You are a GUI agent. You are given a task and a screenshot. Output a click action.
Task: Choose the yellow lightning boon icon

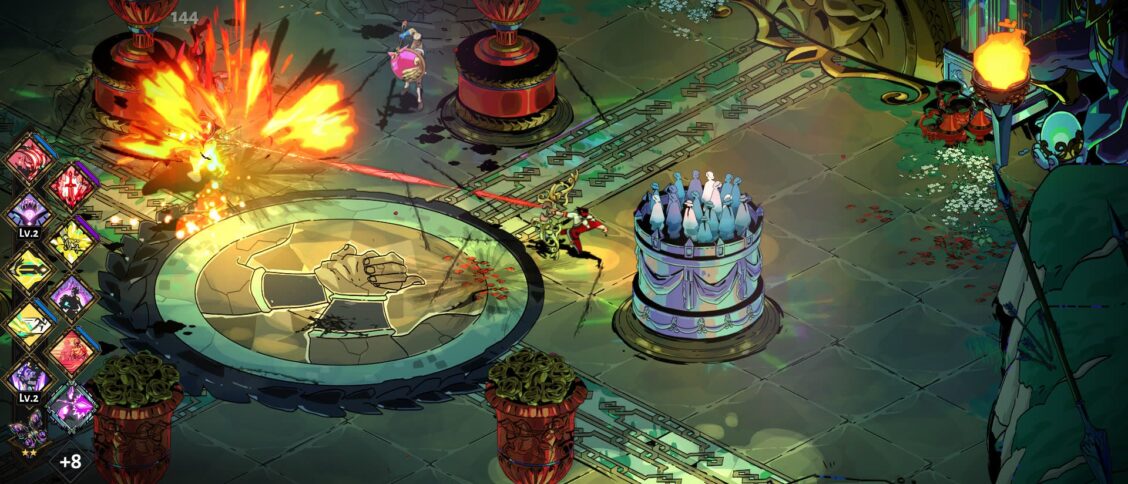pyautogui.click(x=72, y=241)
